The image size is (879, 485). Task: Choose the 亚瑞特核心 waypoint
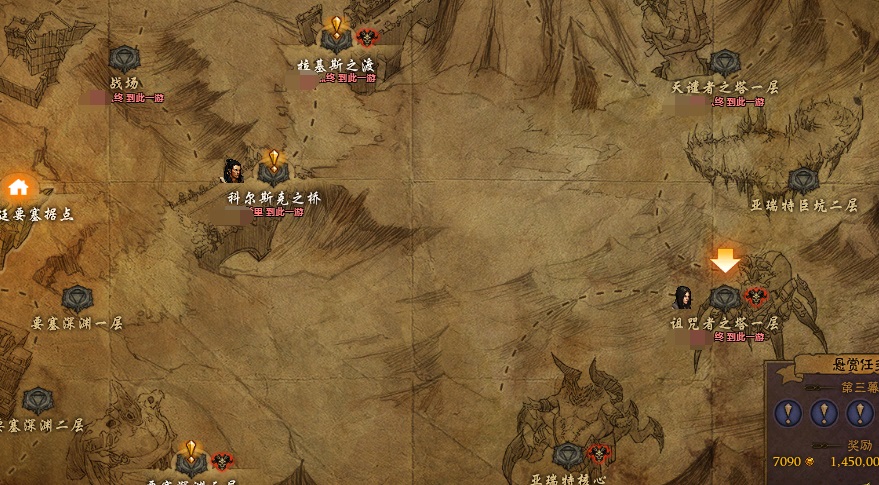(x=568, y=456)
